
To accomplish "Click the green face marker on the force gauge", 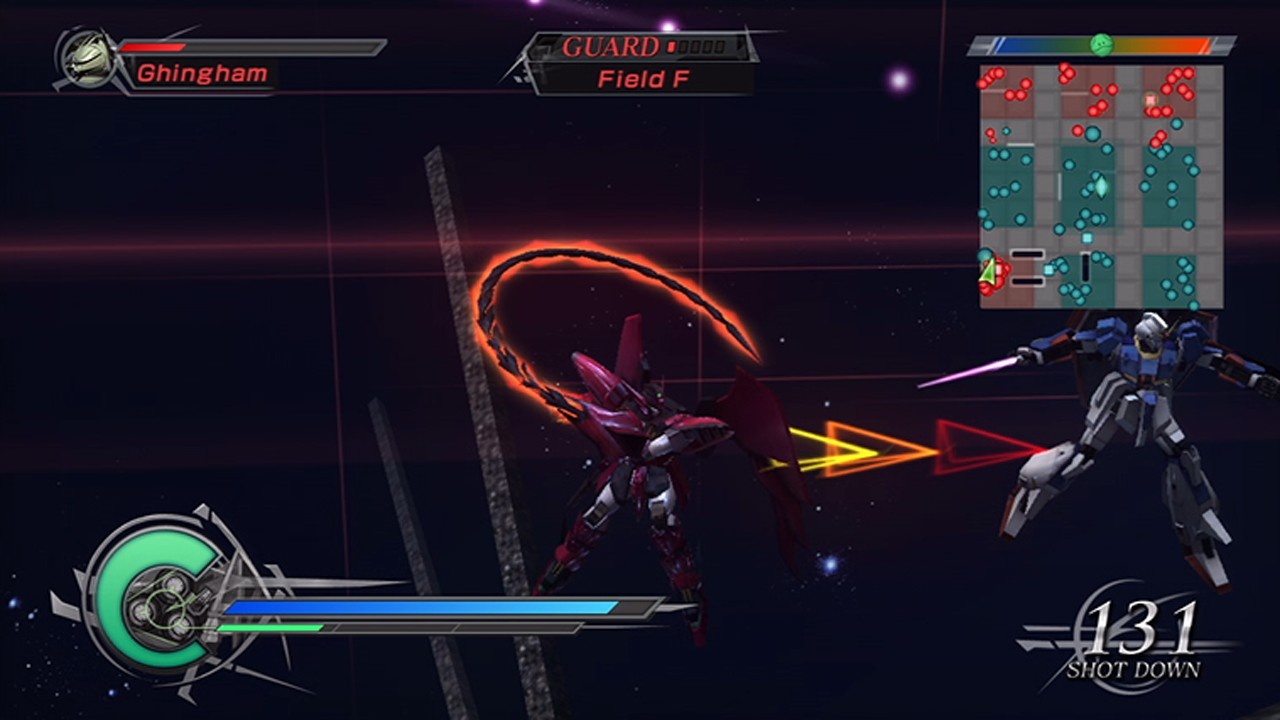I will (x=1101, y=44).
